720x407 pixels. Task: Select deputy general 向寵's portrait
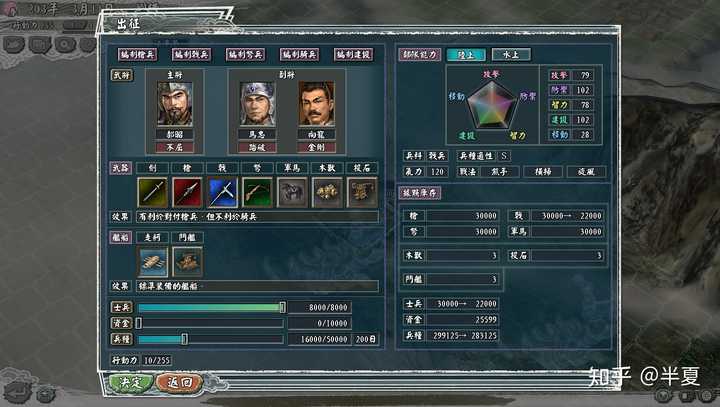click(316, 103)
